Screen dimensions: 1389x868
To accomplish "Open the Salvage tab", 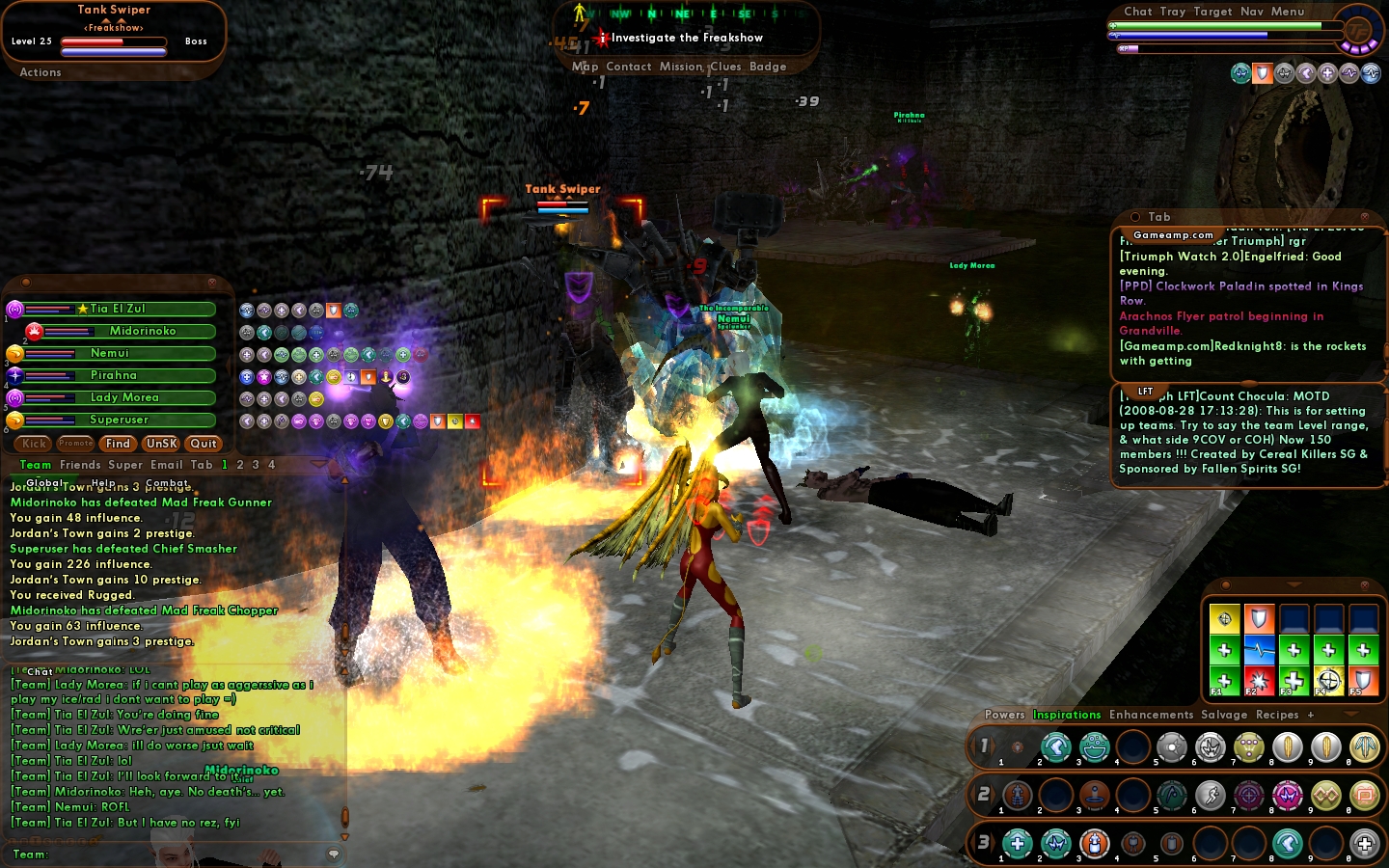I will click(1224, 715).
